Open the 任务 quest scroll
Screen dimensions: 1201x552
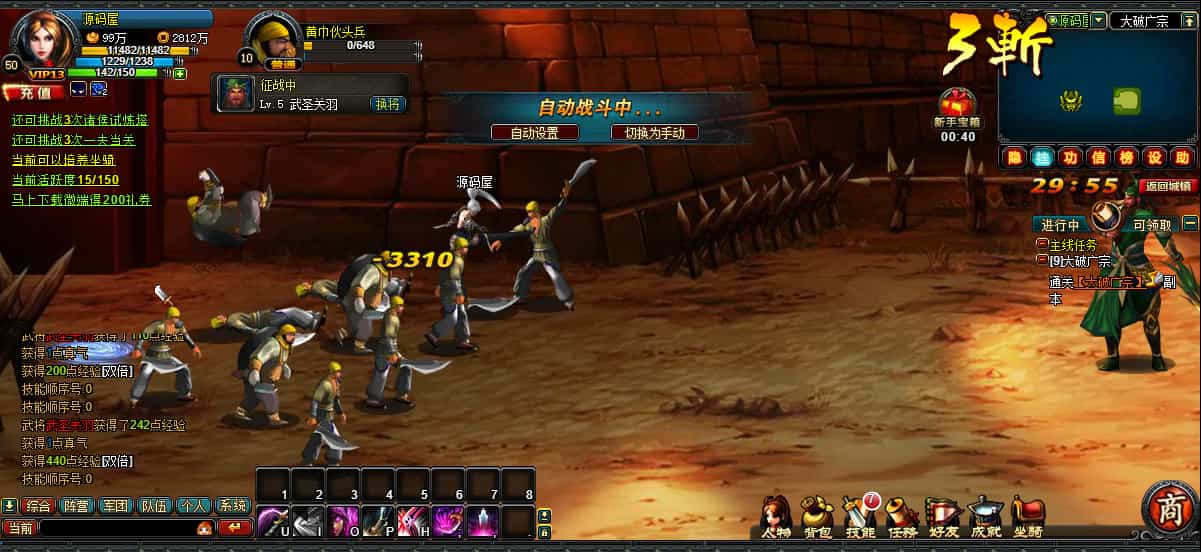tap(901, 516)
